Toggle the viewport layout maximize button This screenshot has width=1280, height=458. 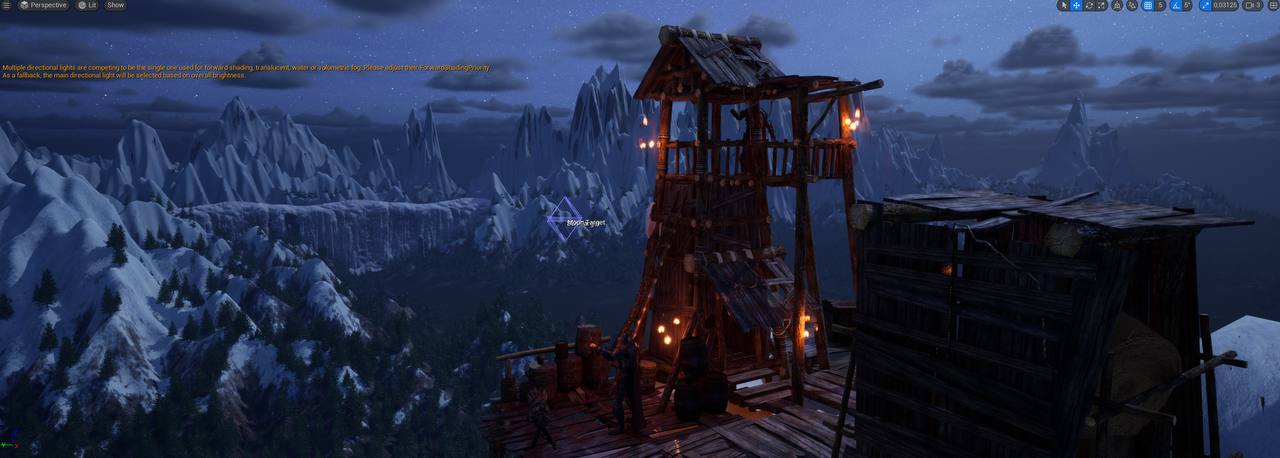1273,5
